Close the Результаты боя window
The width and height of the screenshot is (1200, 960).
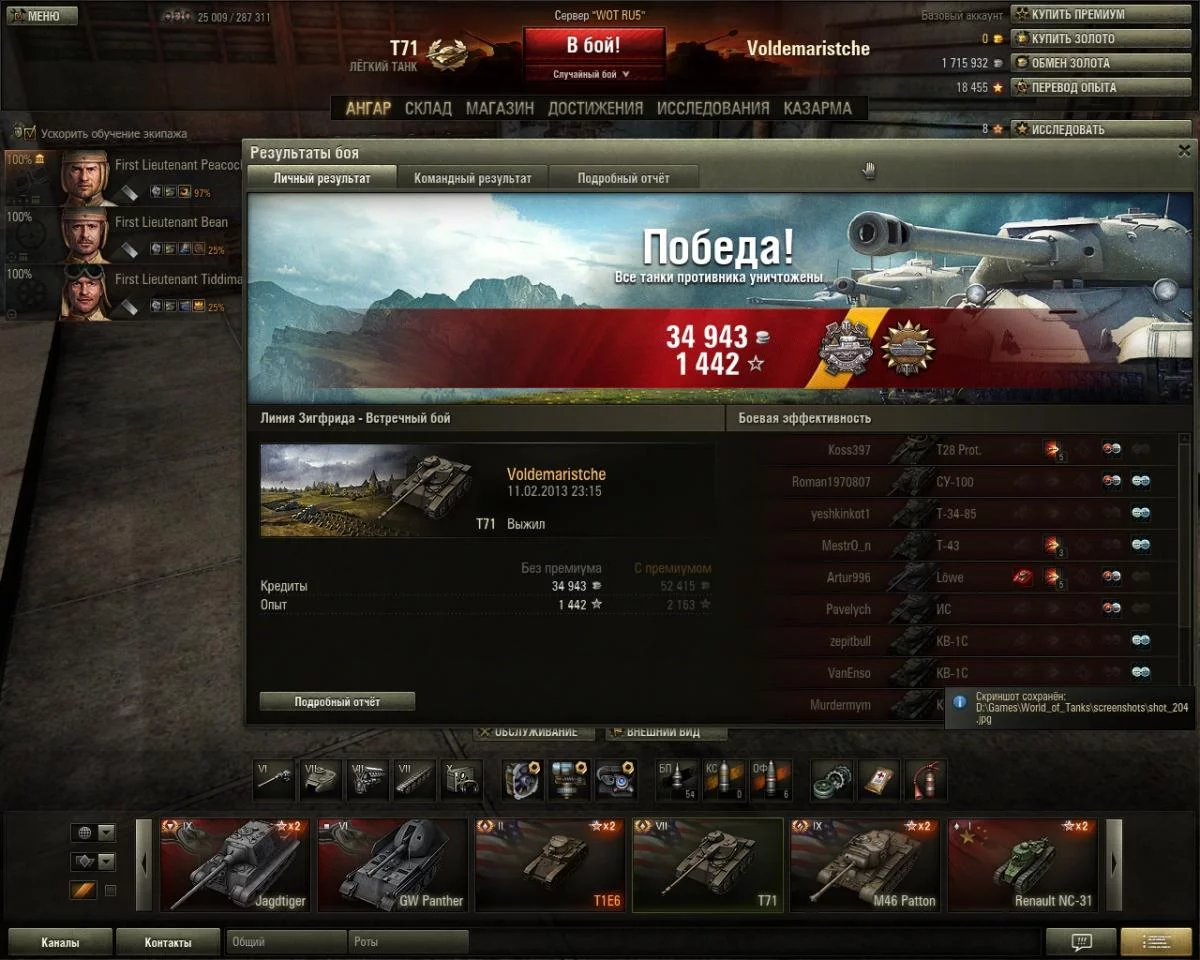tap(1184, 151)
